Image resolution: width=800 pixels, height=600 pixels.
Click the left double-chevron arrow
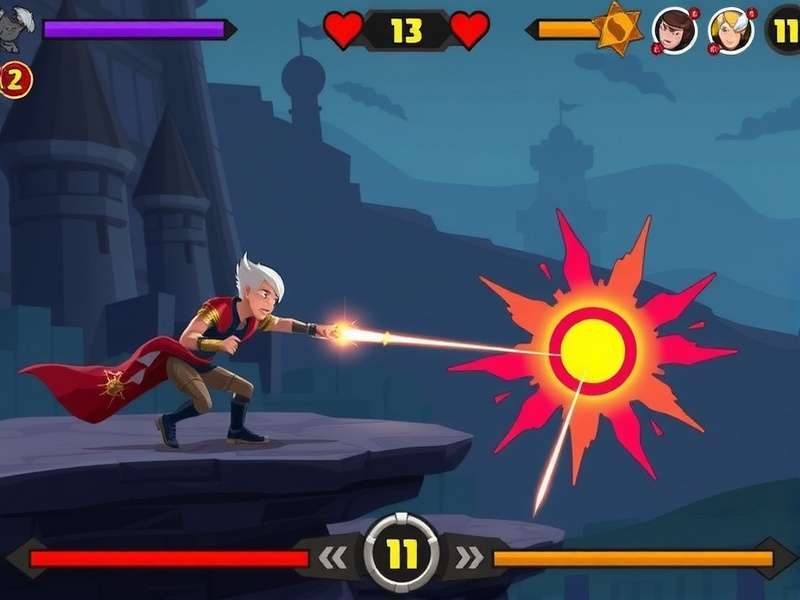pyautogui.click(x=335, y=557)
